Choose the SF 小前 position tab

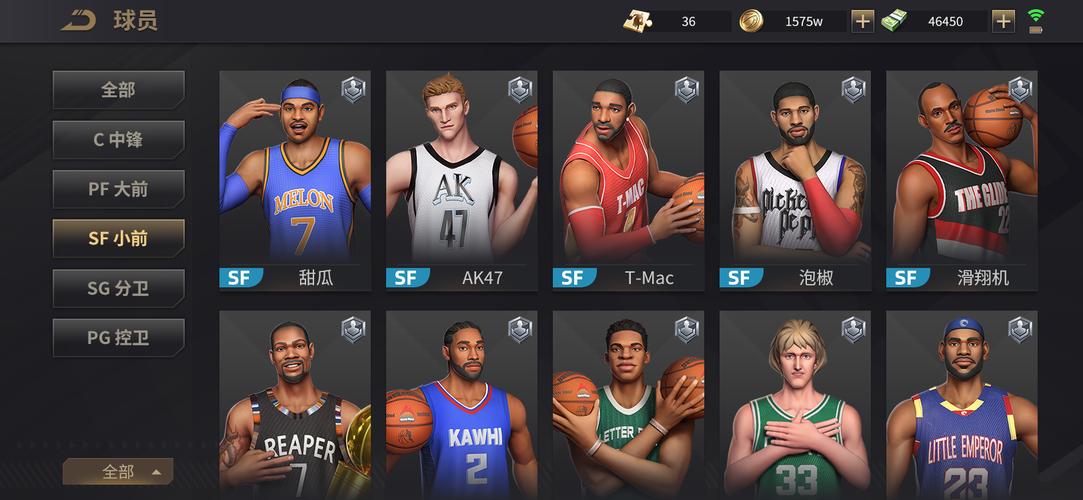(x=118, y=238)
